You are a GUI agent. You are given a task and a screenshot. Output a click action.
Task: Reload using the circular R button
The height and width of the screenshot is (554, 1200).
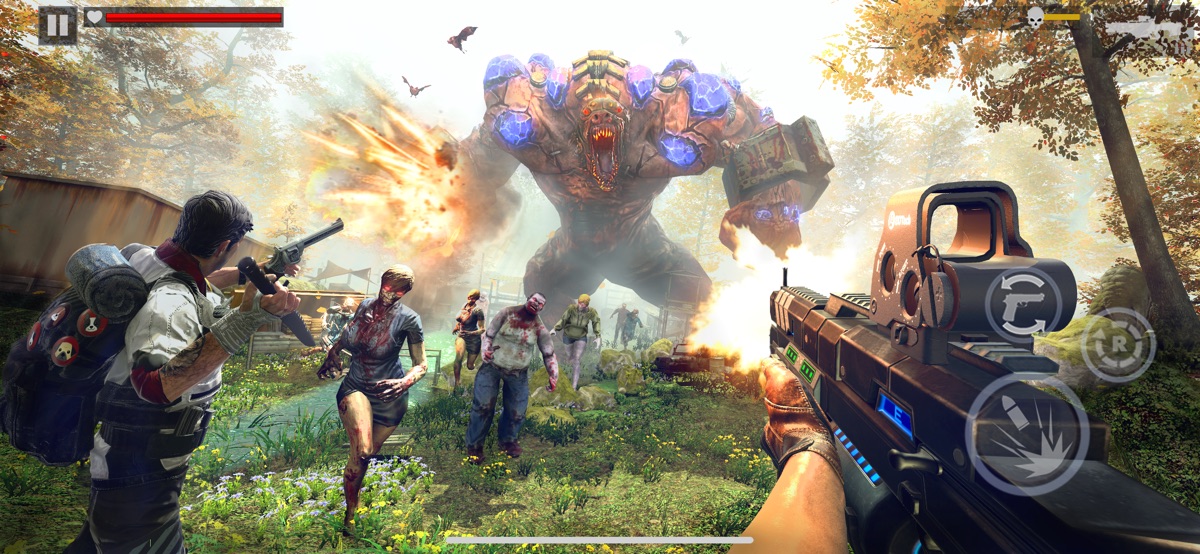coord(1119,345)
